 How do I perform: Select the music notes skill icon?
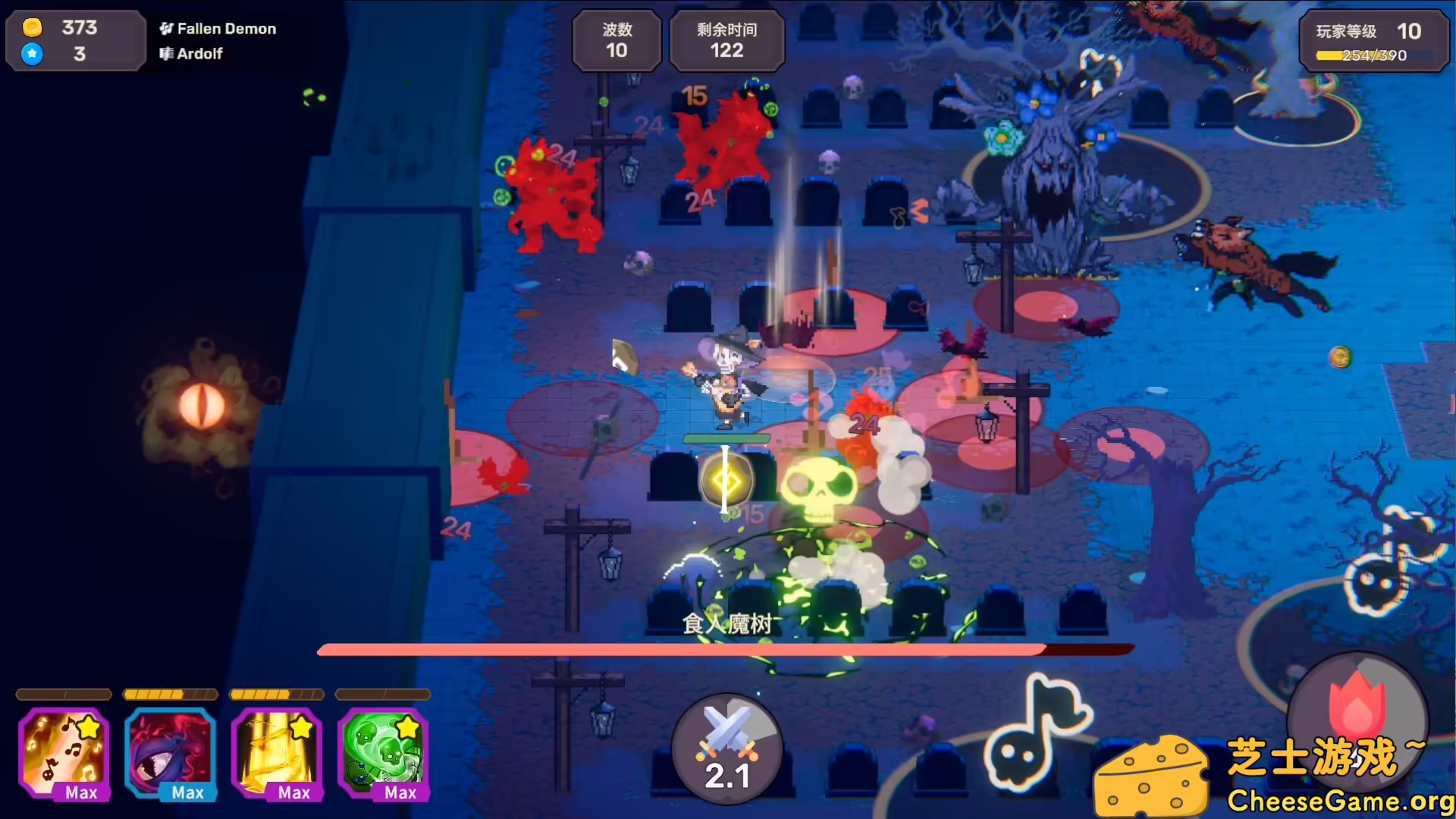63,753
